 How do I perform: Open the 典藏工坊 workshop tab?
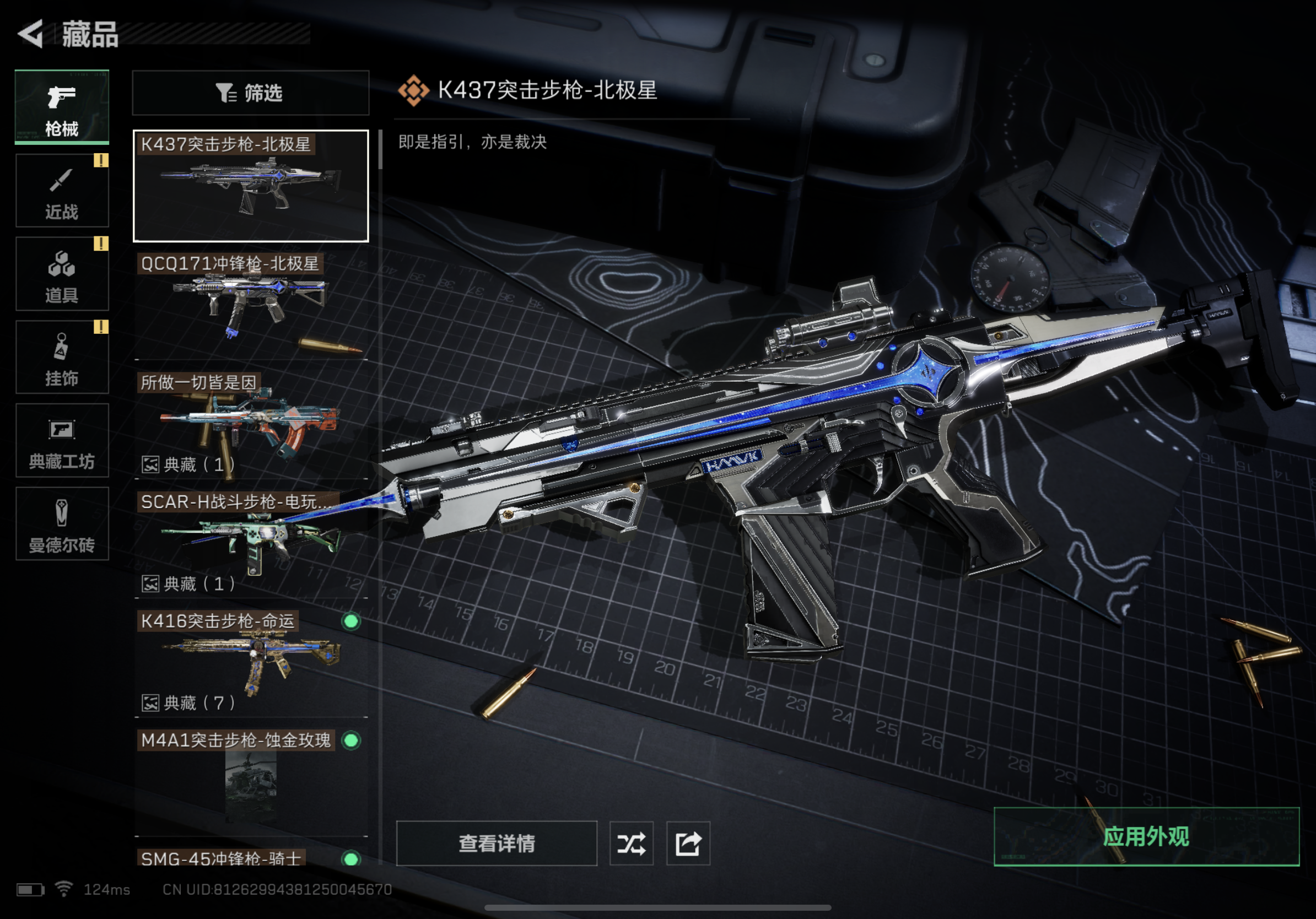62,440
